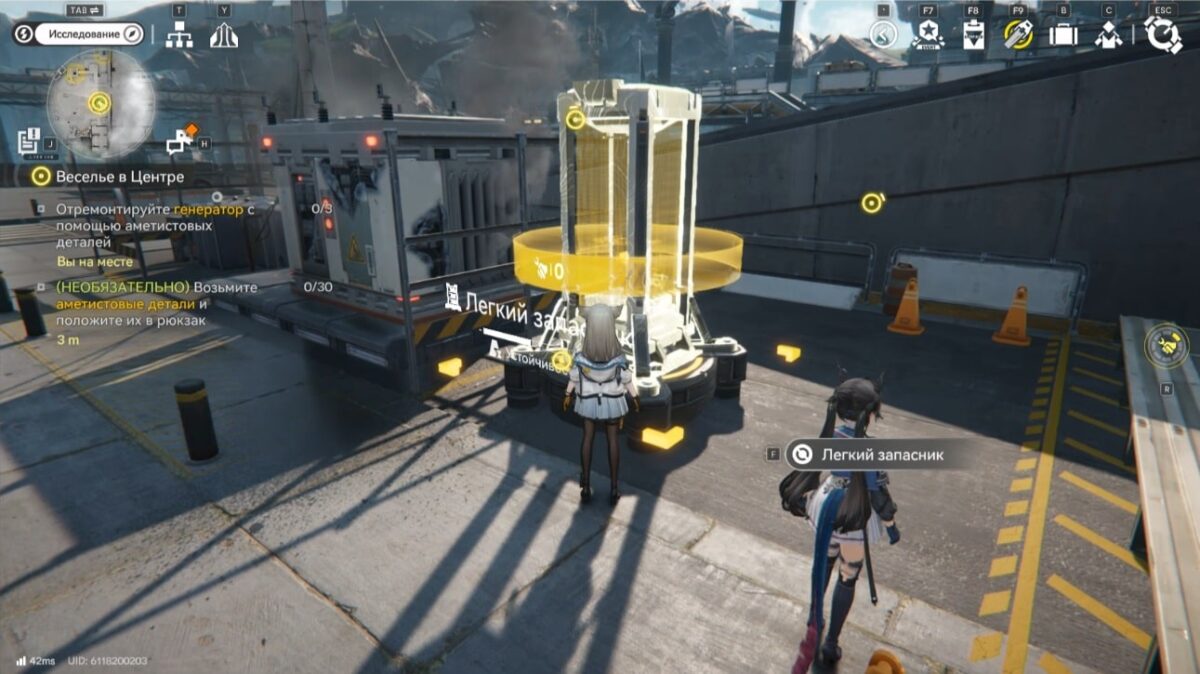Open the chat bubbles icon with orange marker

pyautogui.click(x=182, y=141)
